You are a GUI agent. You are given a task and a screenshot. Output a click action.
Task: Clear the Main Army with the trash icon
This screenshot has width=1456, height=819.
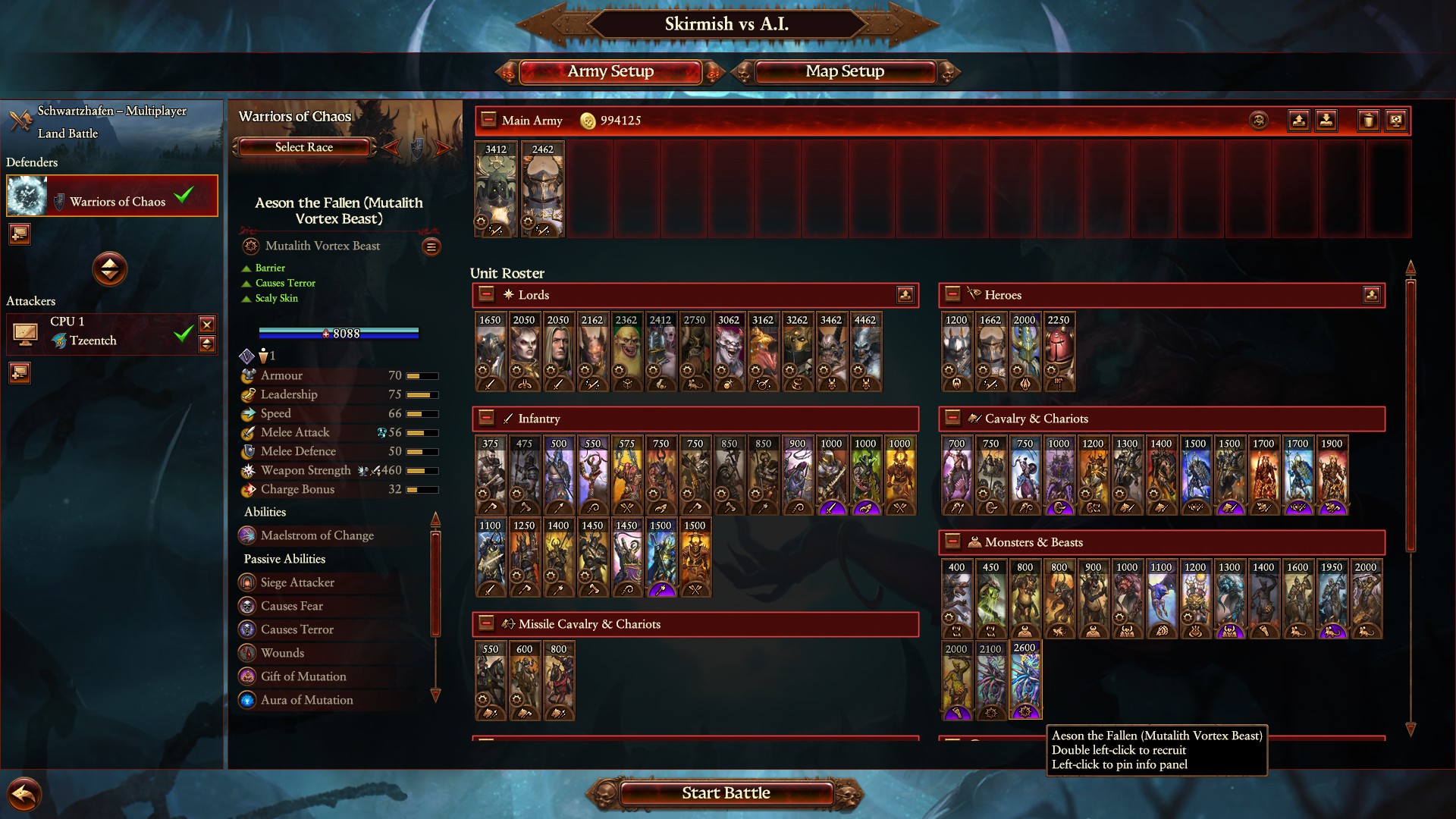point(1368,120)
